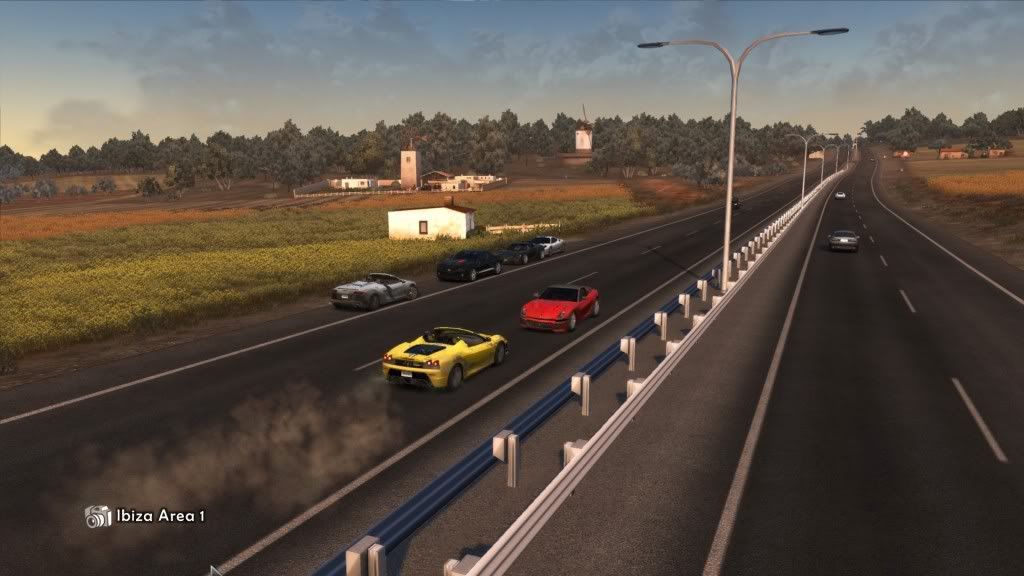
Task: Click the camera icon beside Ibiza Area 1
Action: [98, 516]
